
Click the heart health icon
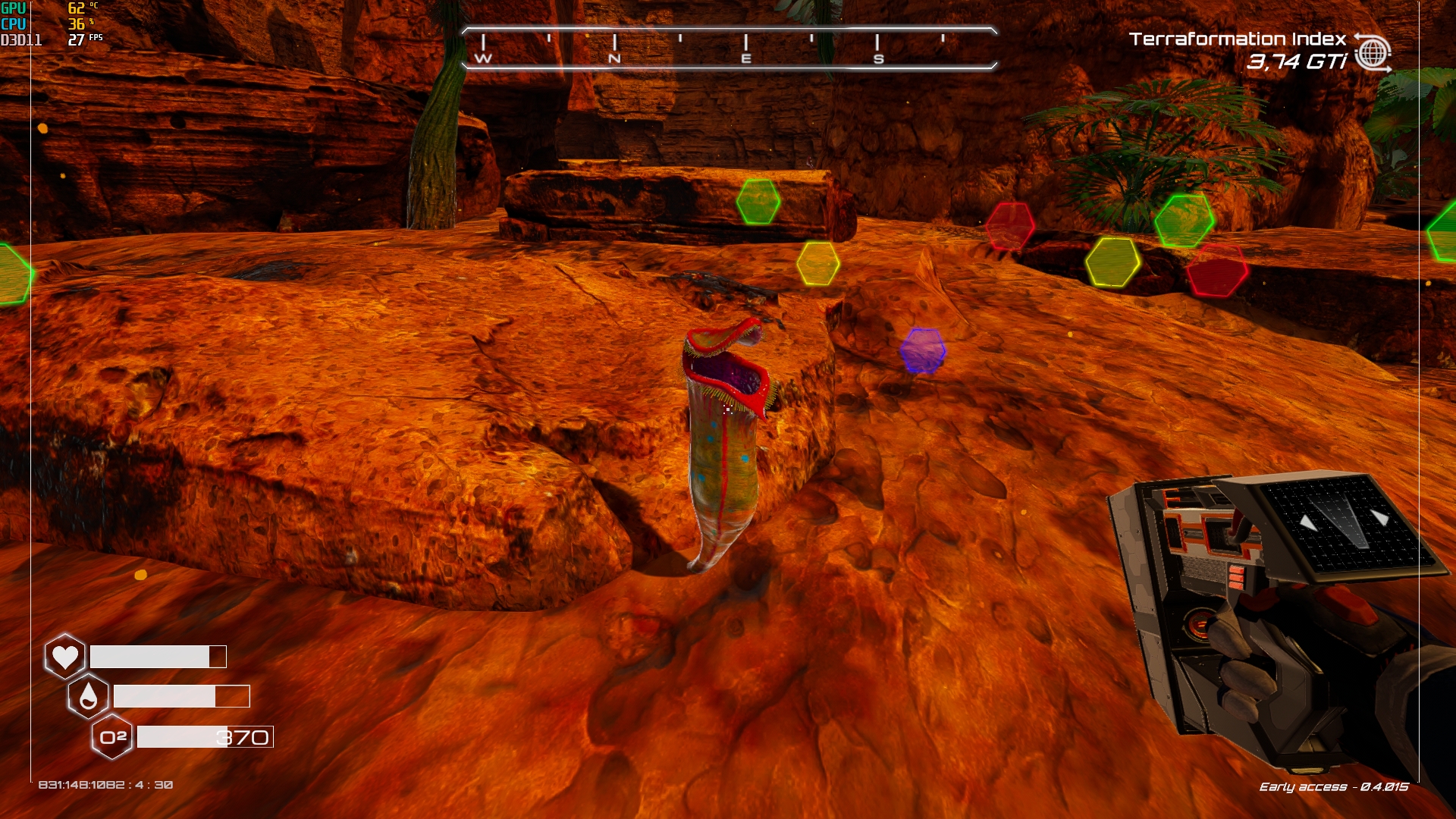tap(65, 656)
